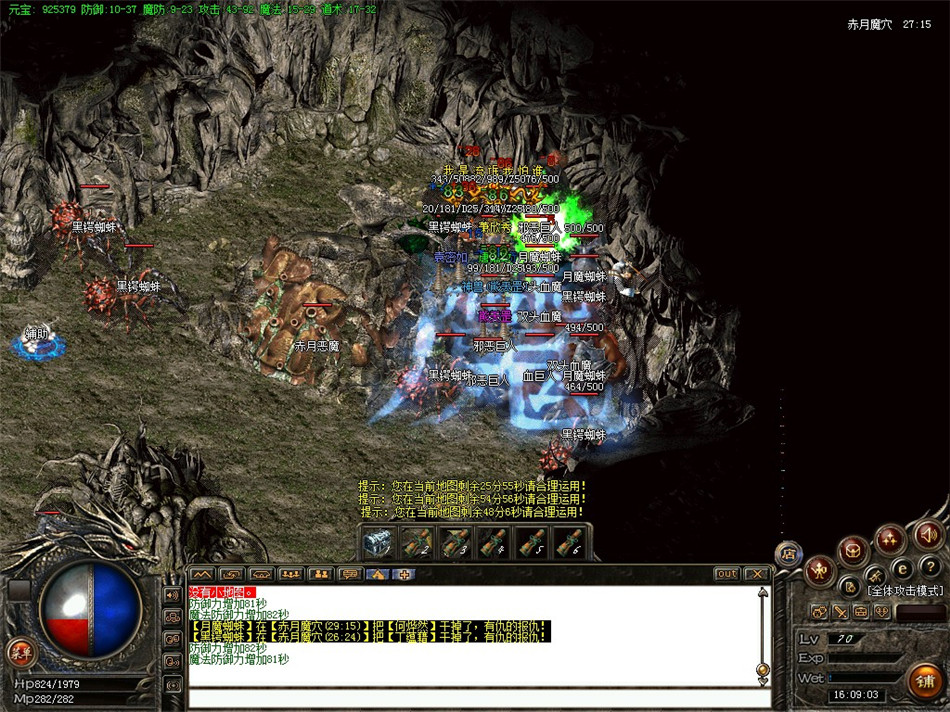Image resolution: width=950 pixels, height=712 pixels.
Task: Switch the 全体攻击模式 attack mode label
Action: (905, 593)
